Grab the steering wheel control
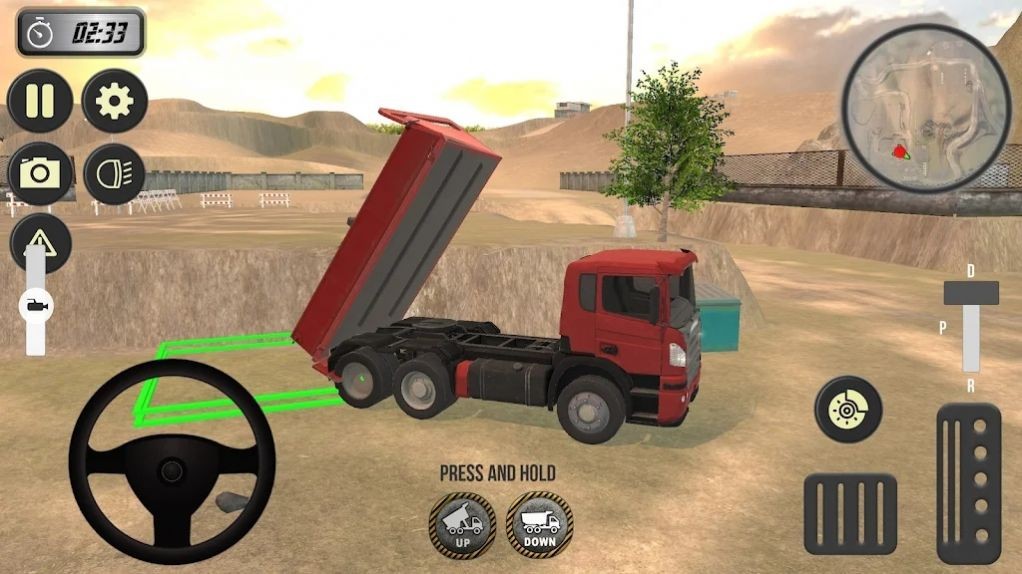 tap(171, 462)
